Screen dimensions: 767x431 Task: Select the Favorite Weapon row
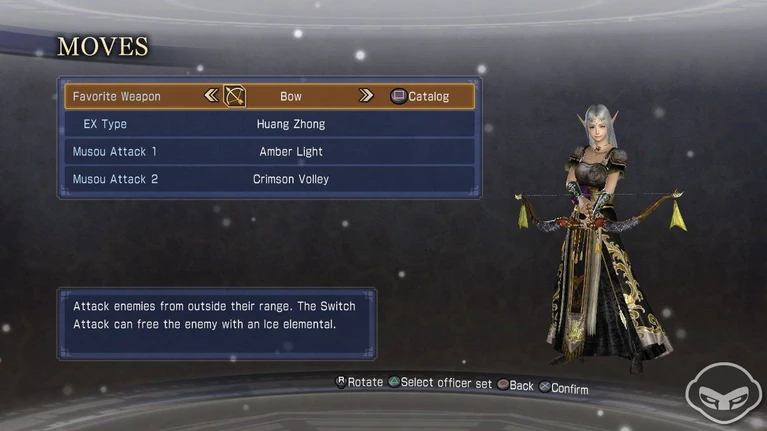[x=117, y=97]
